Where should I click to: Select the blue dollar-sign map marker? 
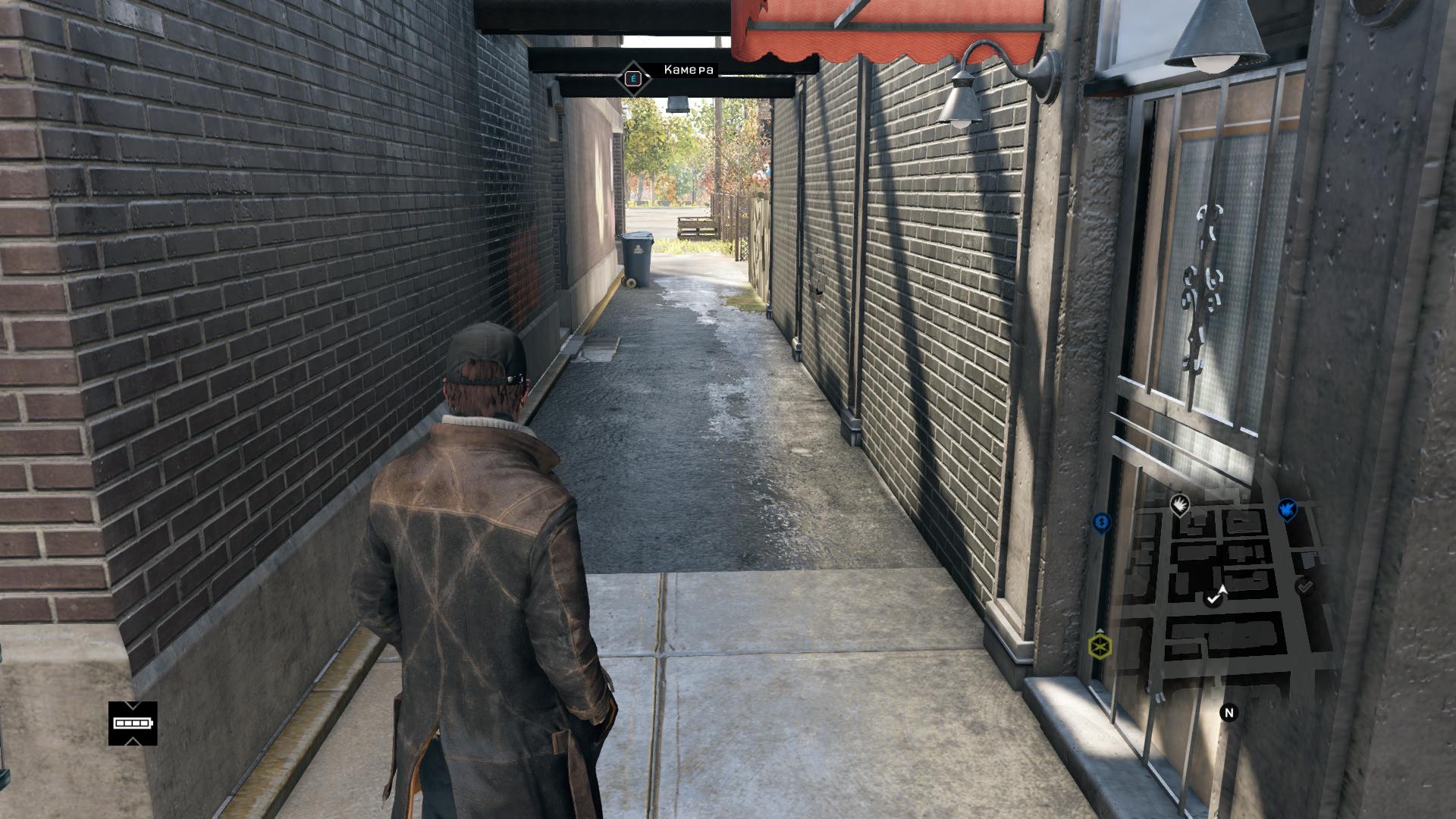pos(1101,522)
